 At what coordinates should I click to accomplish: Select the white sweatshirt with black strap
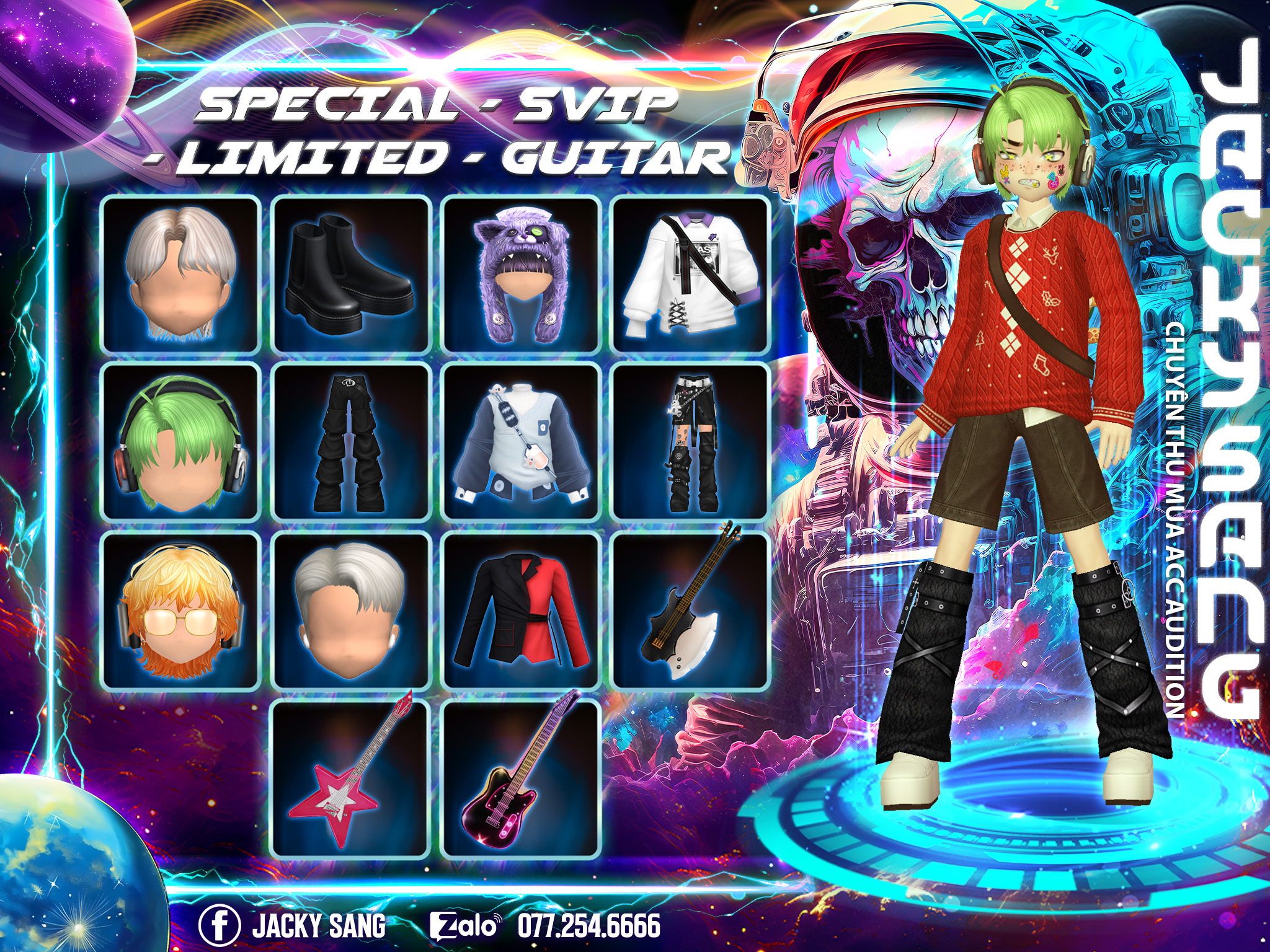click(690, 274)
